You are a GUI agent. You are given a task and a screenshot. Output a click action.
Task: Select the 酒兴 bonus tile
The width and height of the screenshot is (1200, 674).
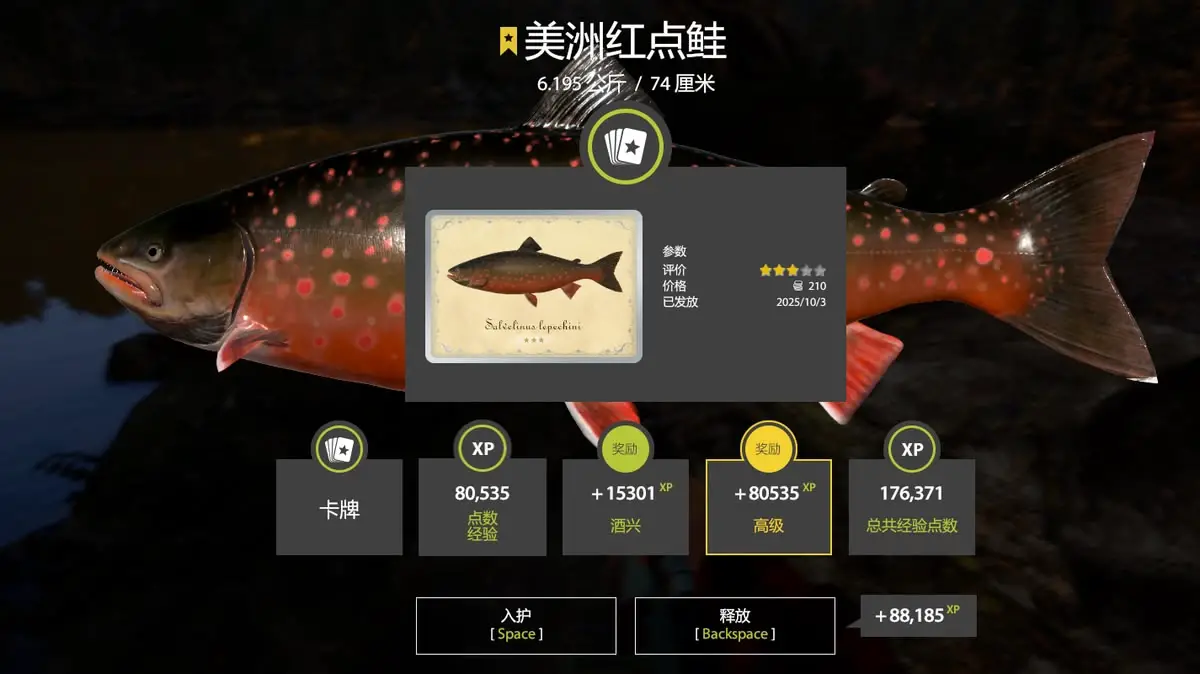[x=625, y=507]
